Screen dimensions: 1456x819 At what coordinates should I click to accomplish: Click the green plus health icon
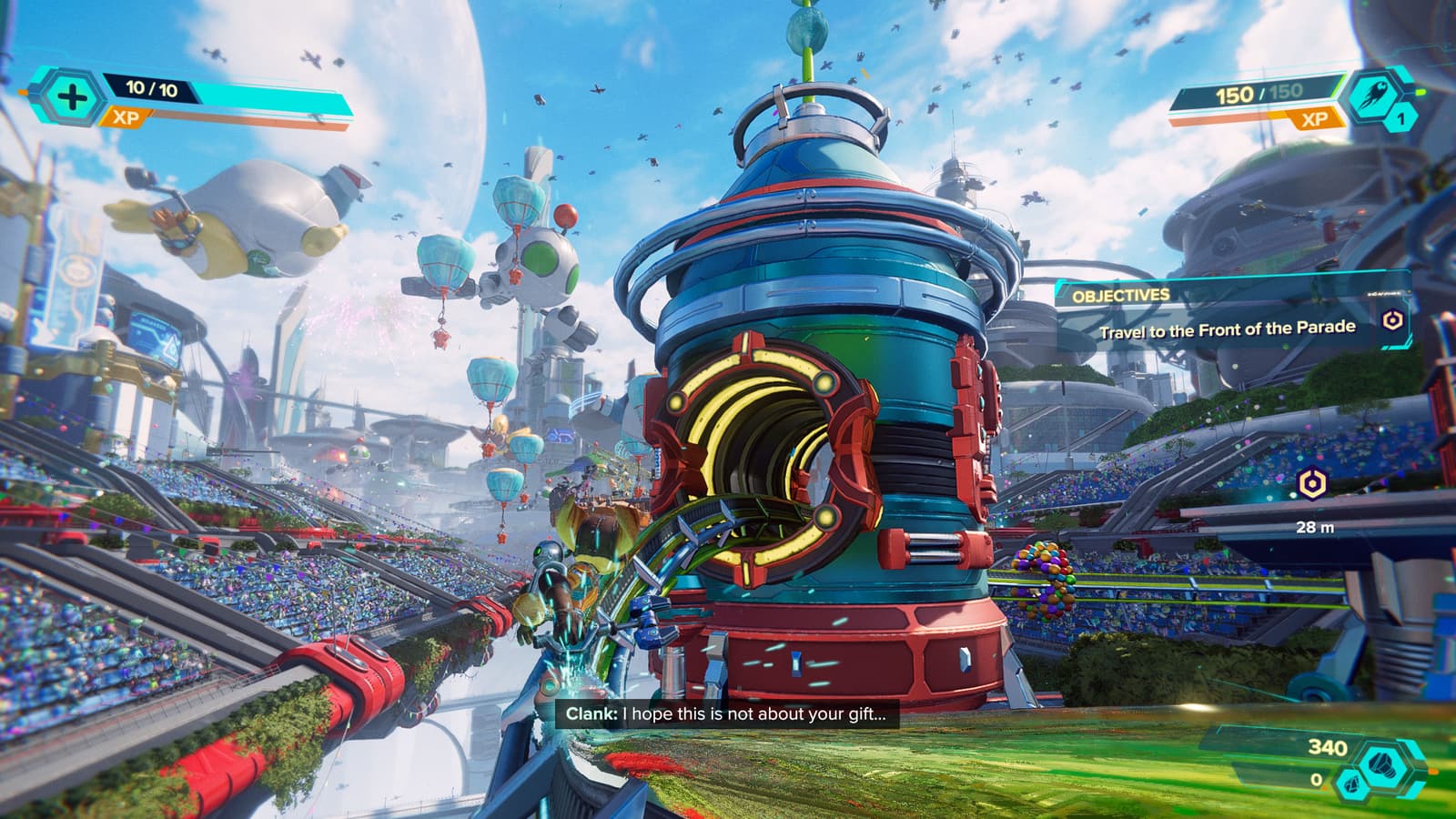72,97
